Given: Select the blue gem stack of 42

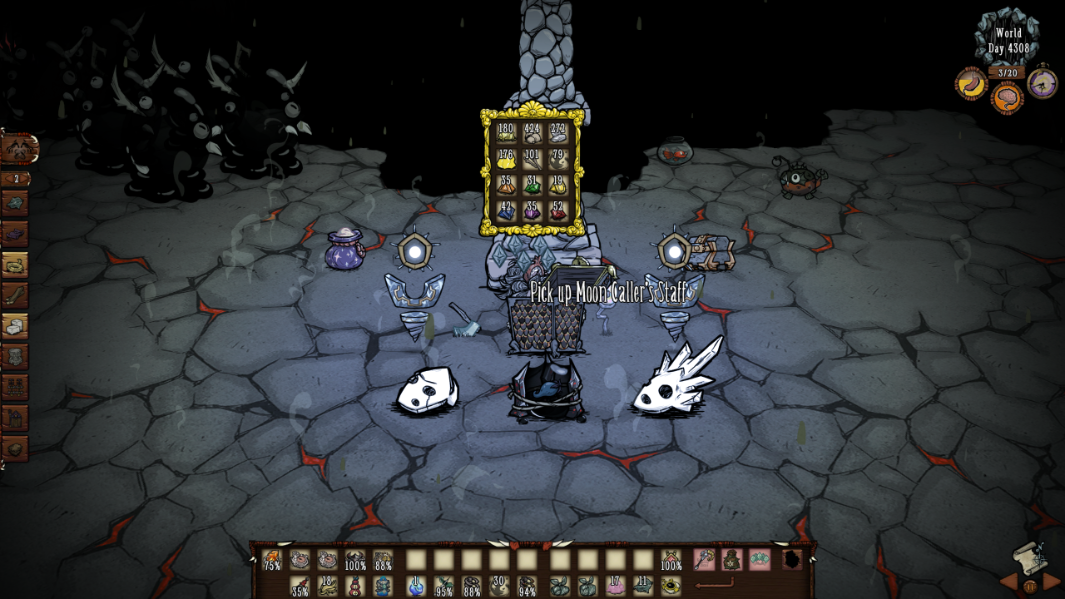Looking at the screenshot, I should pos(506,212).
